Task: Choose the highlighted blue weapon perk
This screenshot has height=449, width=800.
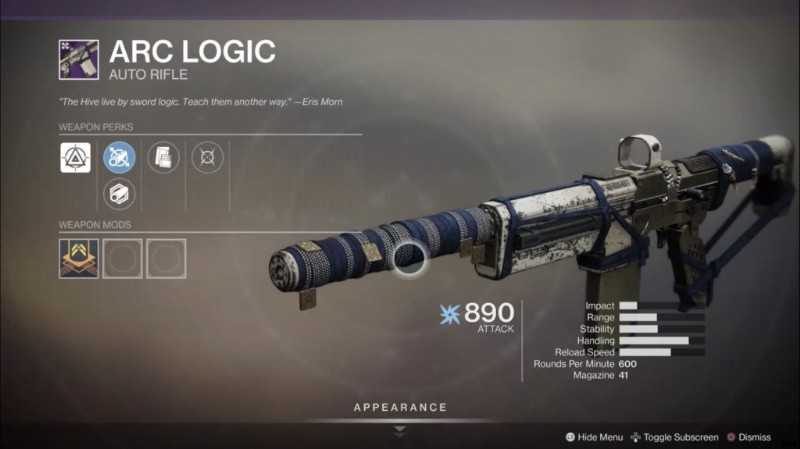Action: click(119, 156)
